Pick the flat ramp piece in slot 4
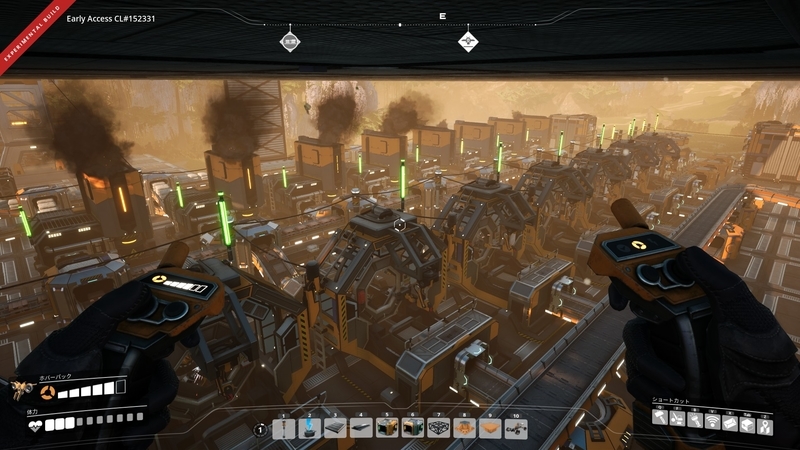 click(x=361, y=428)
